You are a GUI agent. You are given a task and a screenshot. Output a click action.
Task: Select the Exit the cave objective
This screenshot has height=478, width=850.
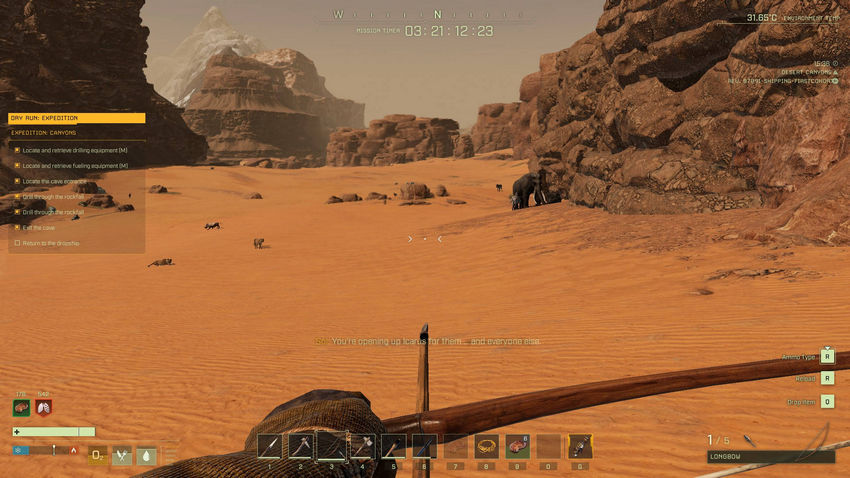pos(38,227)
